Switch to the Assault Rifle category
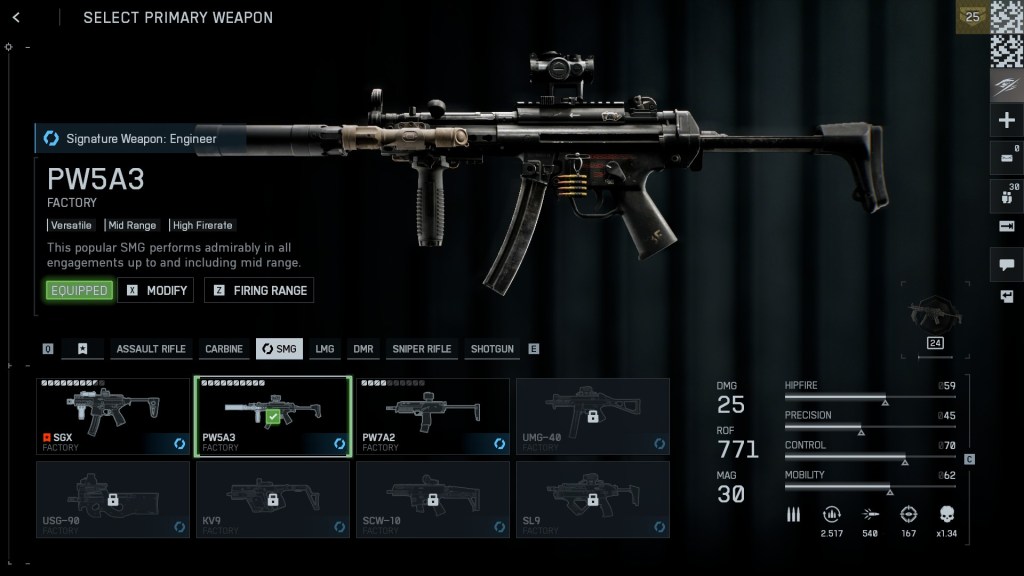The width and height of the screenshot is (1024, 576). [x=151, y=349]
